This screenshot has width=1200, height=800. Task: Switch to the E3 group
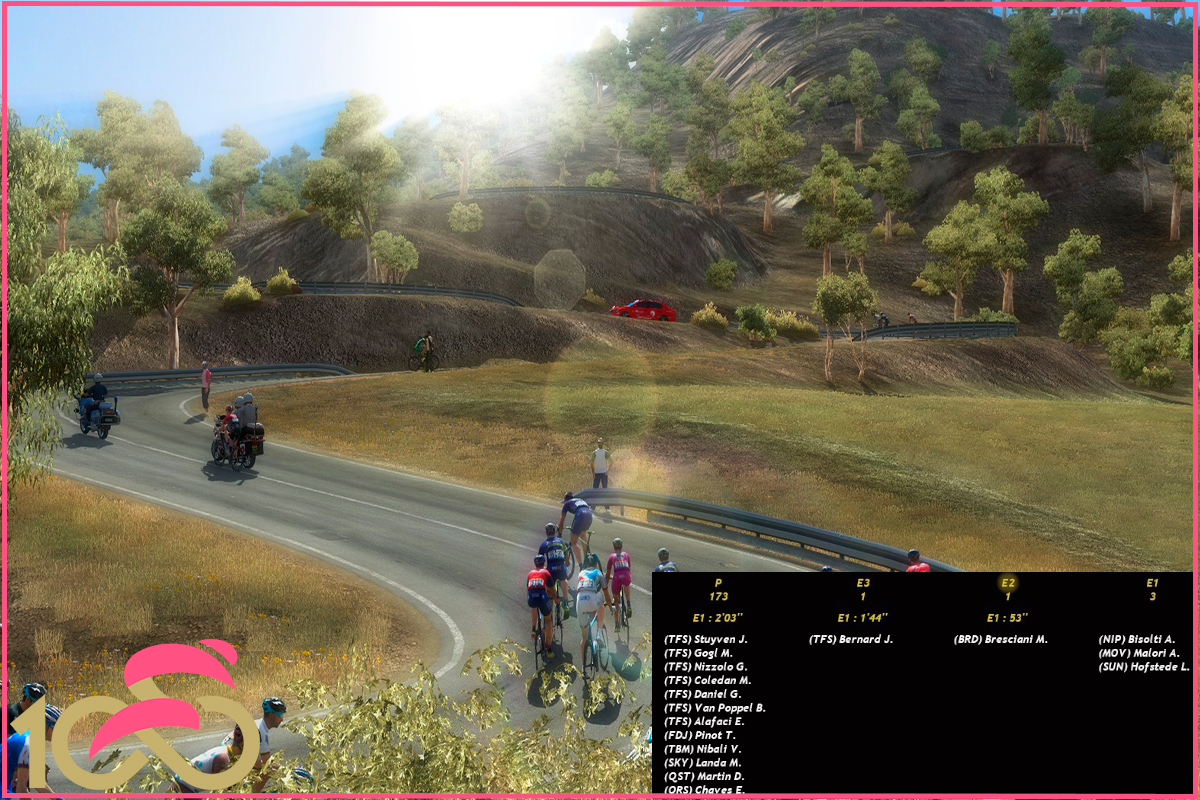[863, 582]
